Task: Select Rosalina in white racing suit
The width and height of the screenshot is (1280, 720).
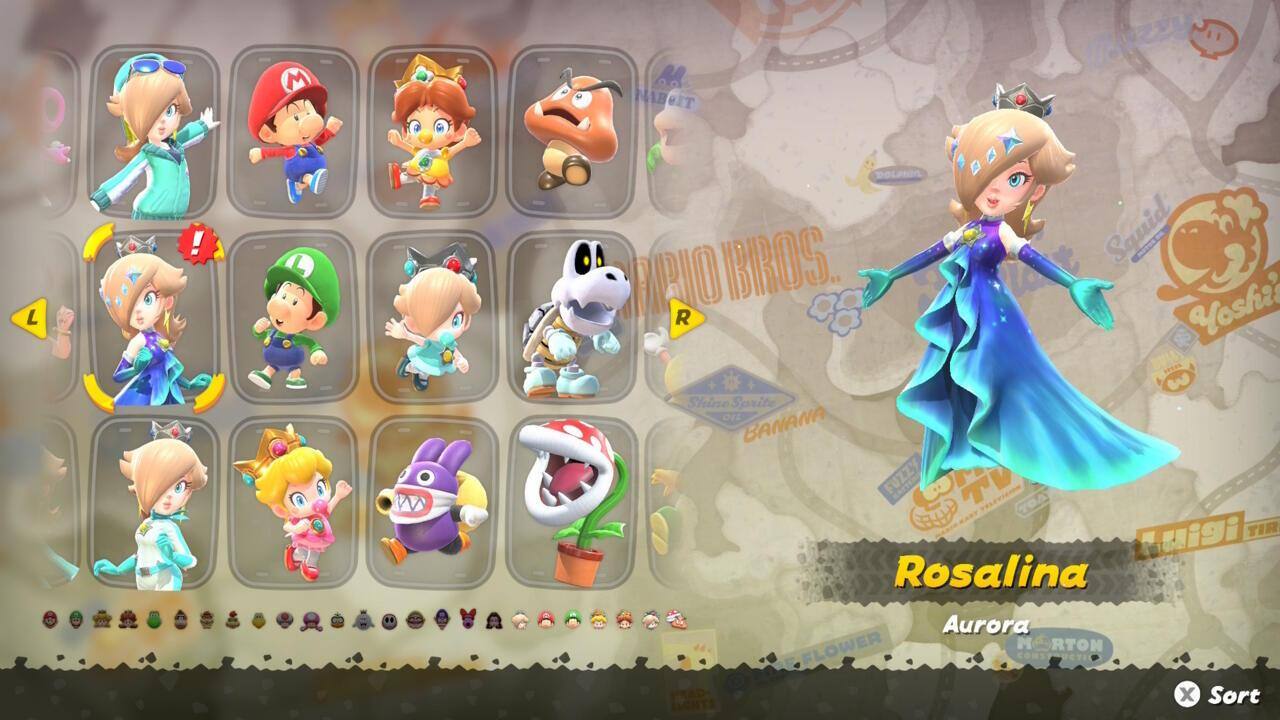Action: [154, 503]
